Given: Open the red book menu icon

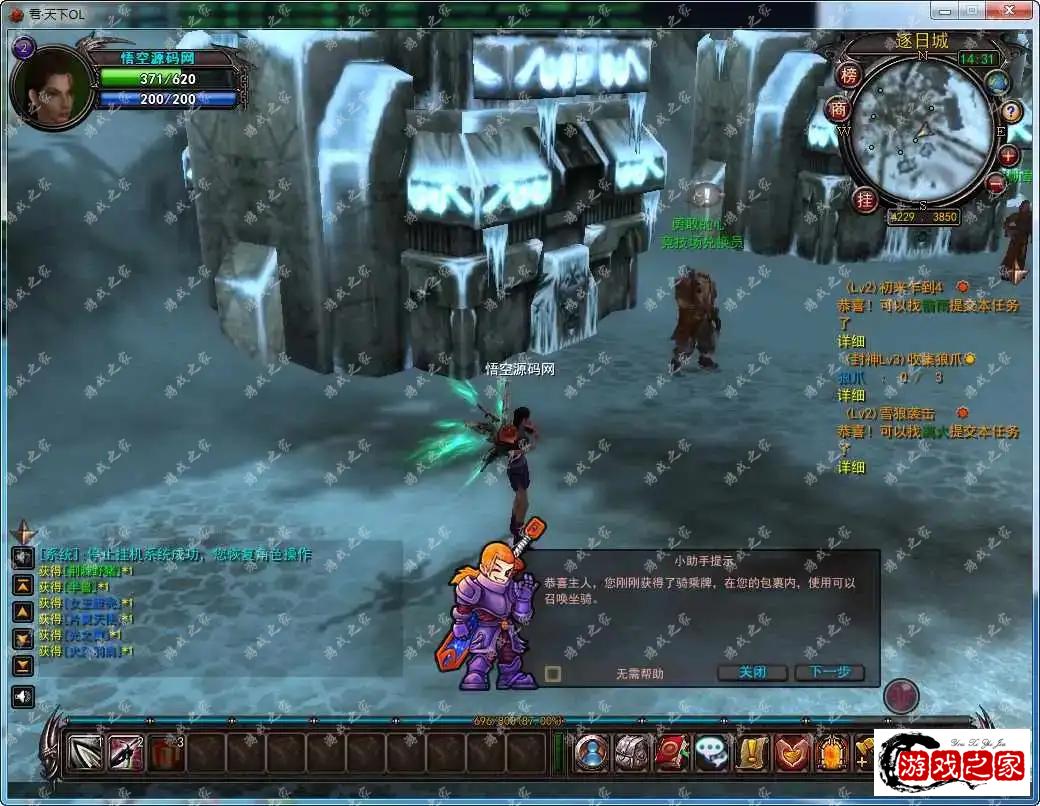Looking at the screenshot, I should coord(672,753).
